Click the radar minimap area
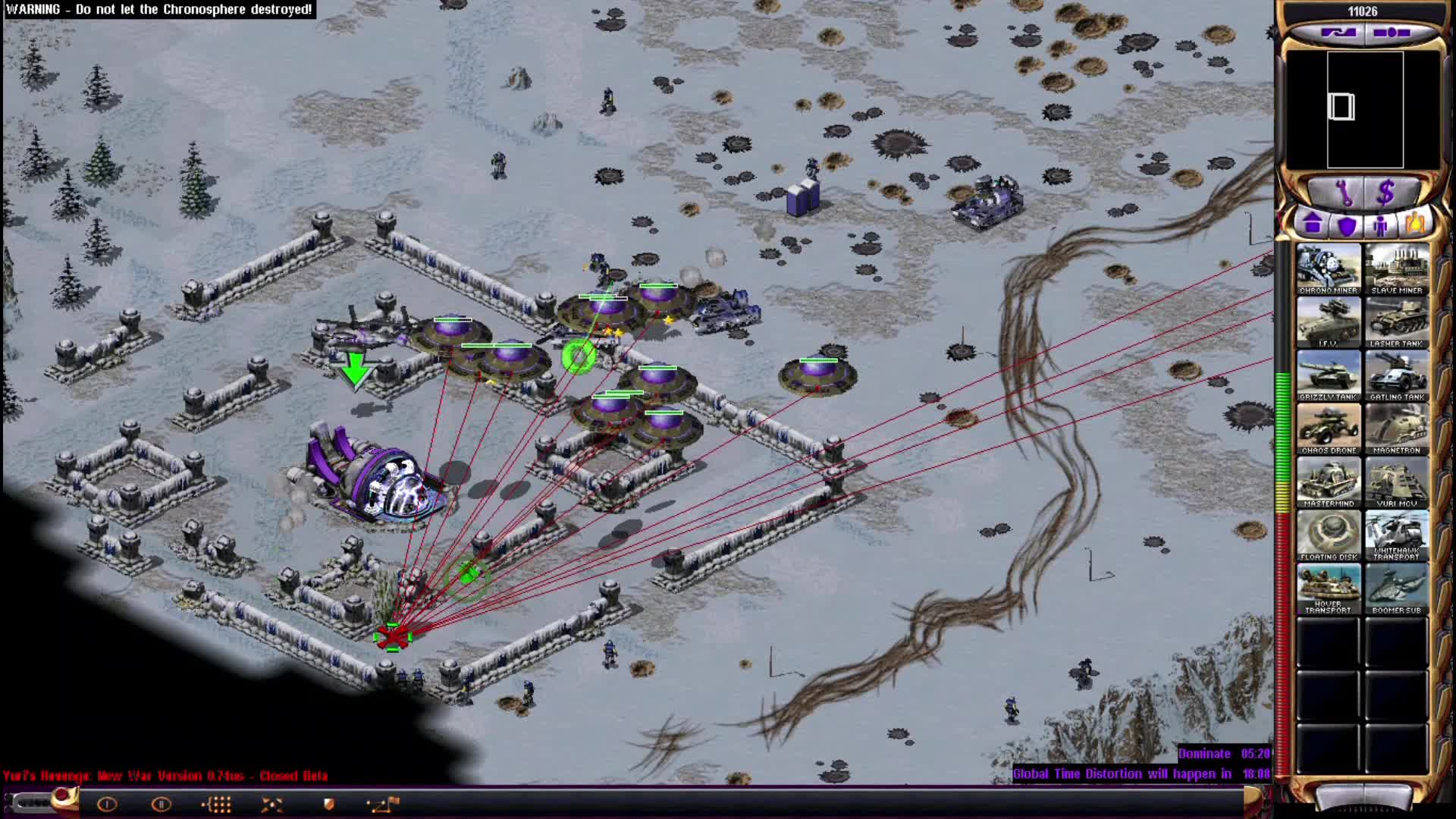 point(1365,110)
